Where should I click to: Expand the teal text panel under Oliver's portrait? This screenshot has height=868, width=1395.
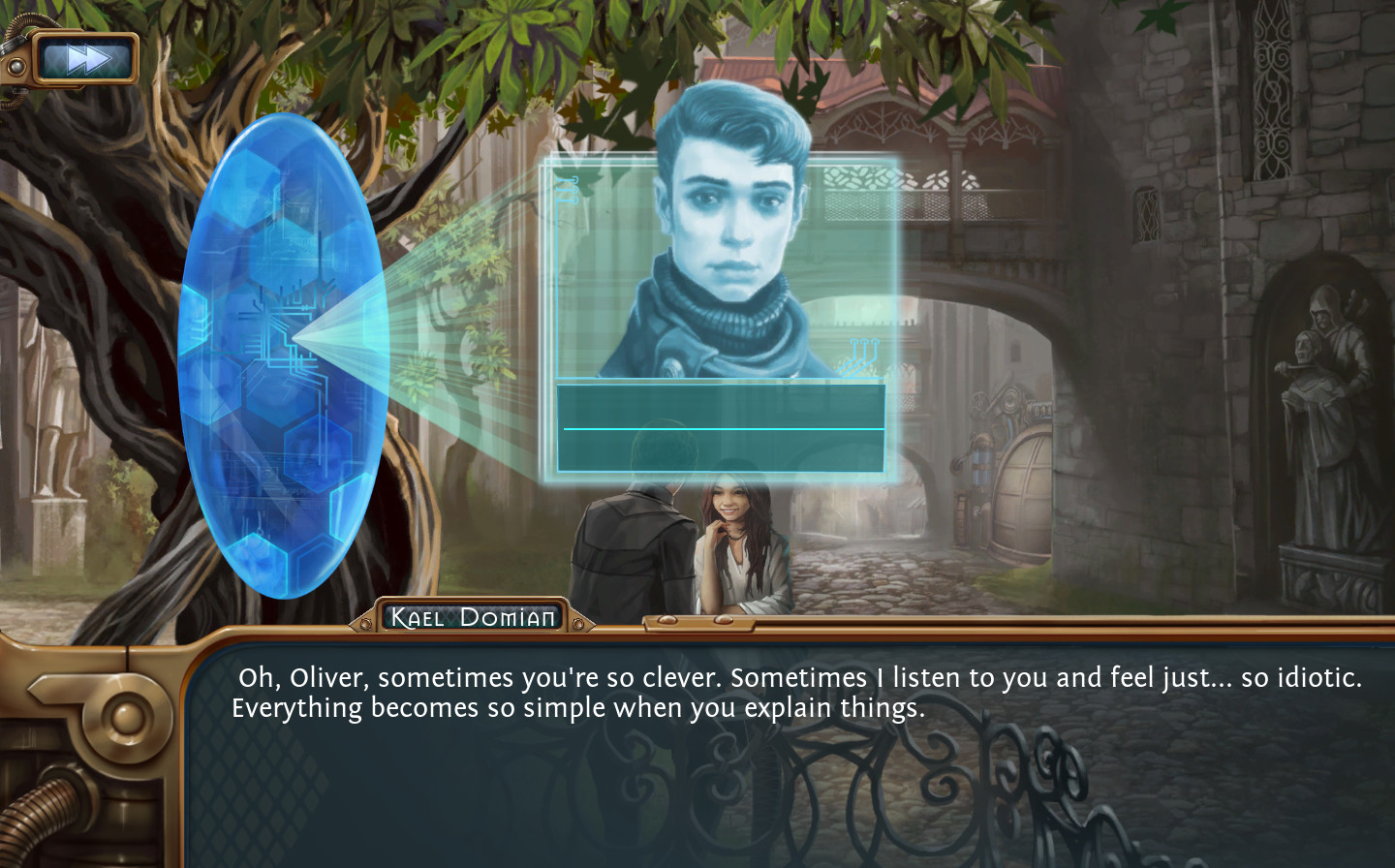tap(722, 426)
